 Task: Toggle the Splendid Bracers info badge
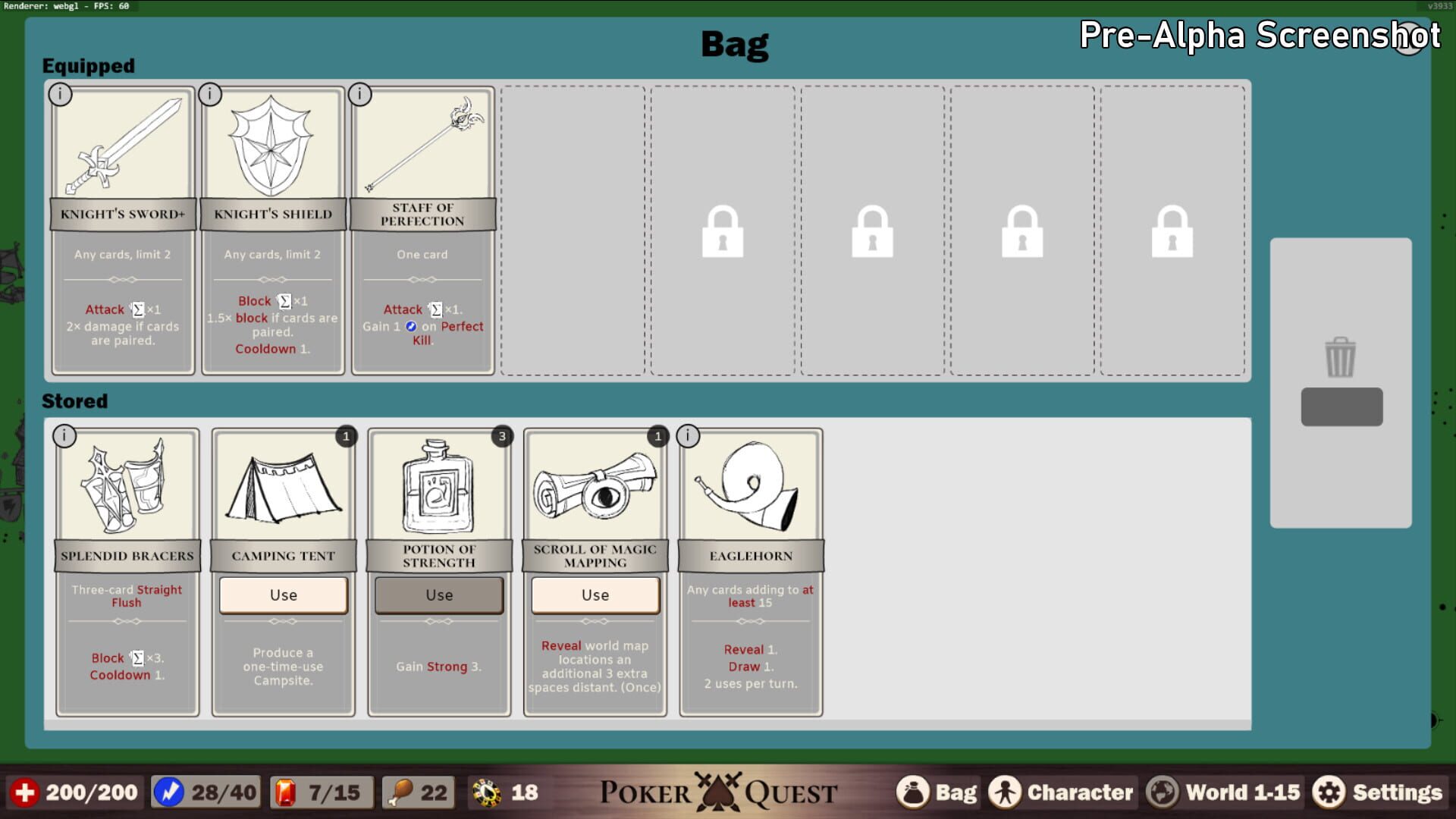click(x=64, y=436)
